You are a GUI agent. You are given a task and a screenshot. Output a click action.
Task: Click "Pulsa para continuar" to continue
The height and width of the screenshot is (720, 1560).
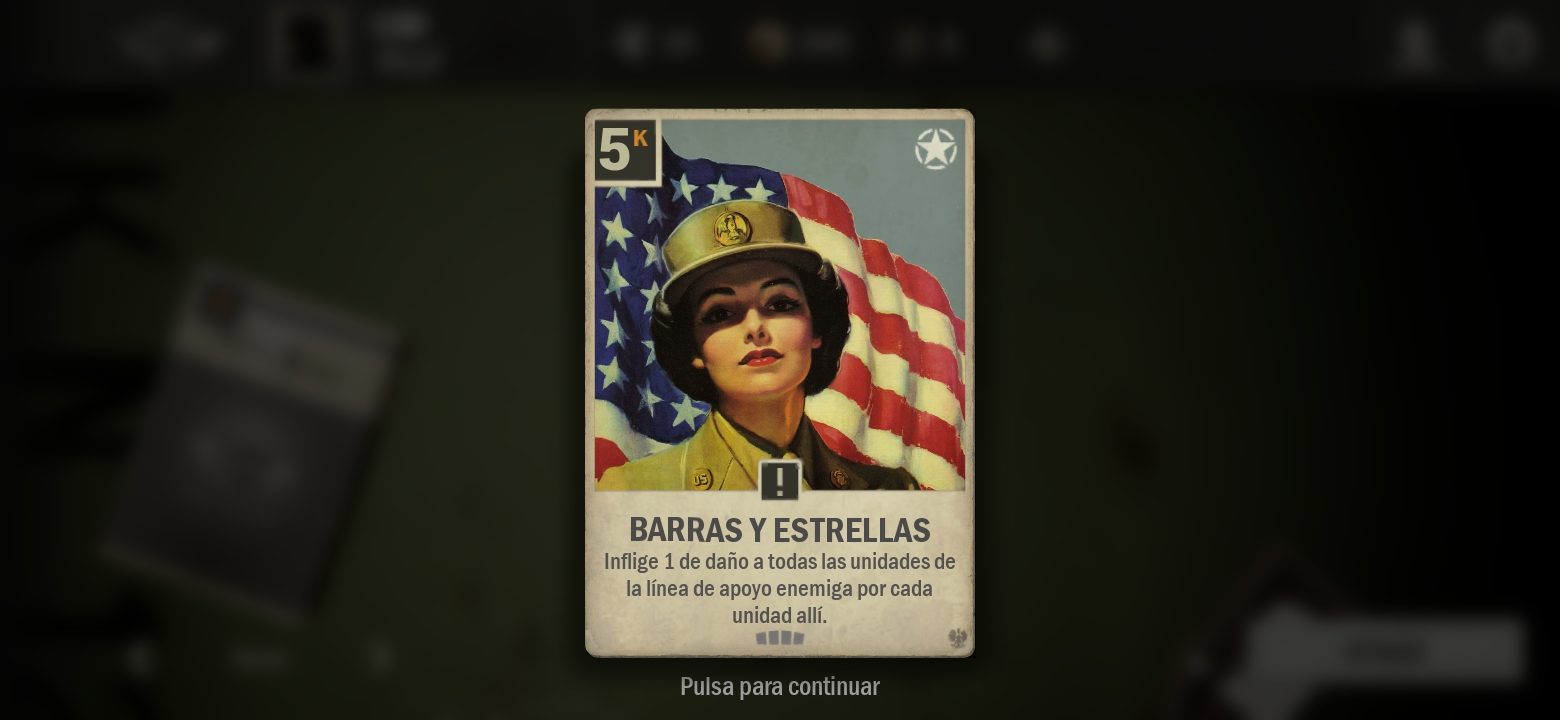779,687
